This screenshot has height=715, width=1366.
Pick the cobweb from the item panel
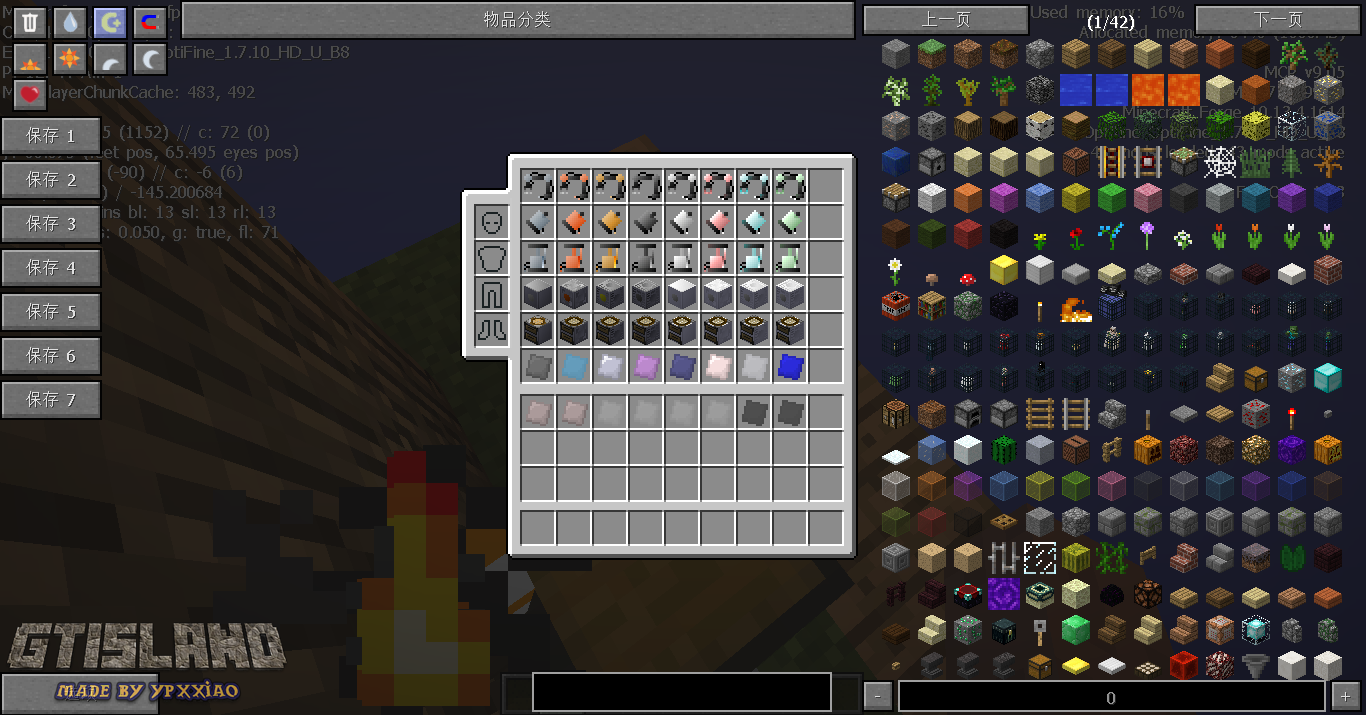[1219, 161]
